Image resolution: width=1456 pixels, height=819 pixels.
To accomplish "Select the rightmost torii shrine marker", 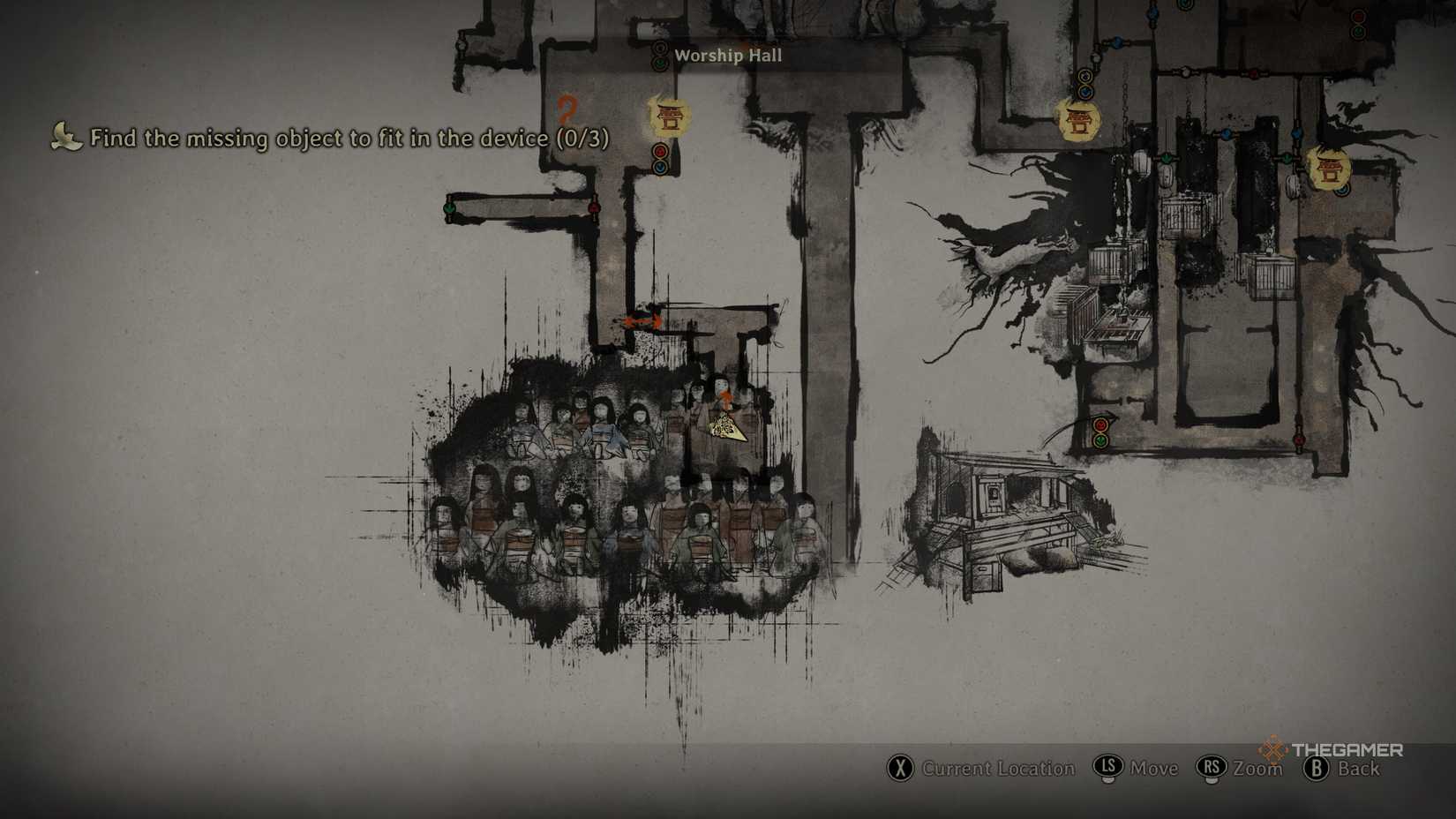I will pyautogui.click(x=1331, y=168).
